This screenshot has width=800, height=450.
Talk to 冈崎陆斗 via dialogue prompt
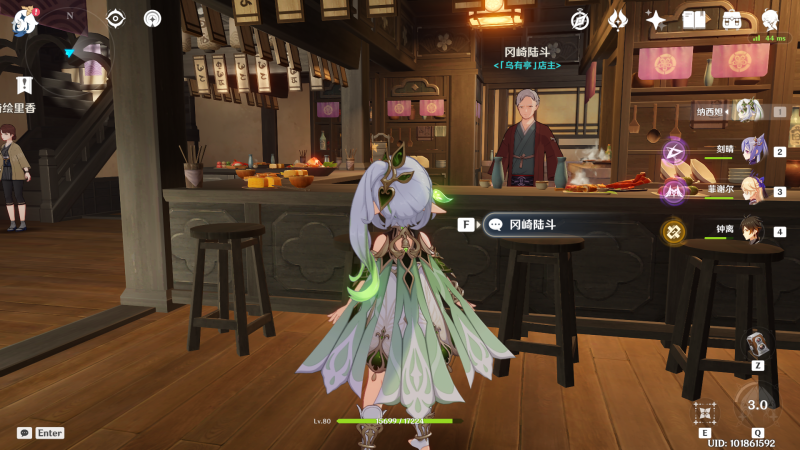point(530,225)
